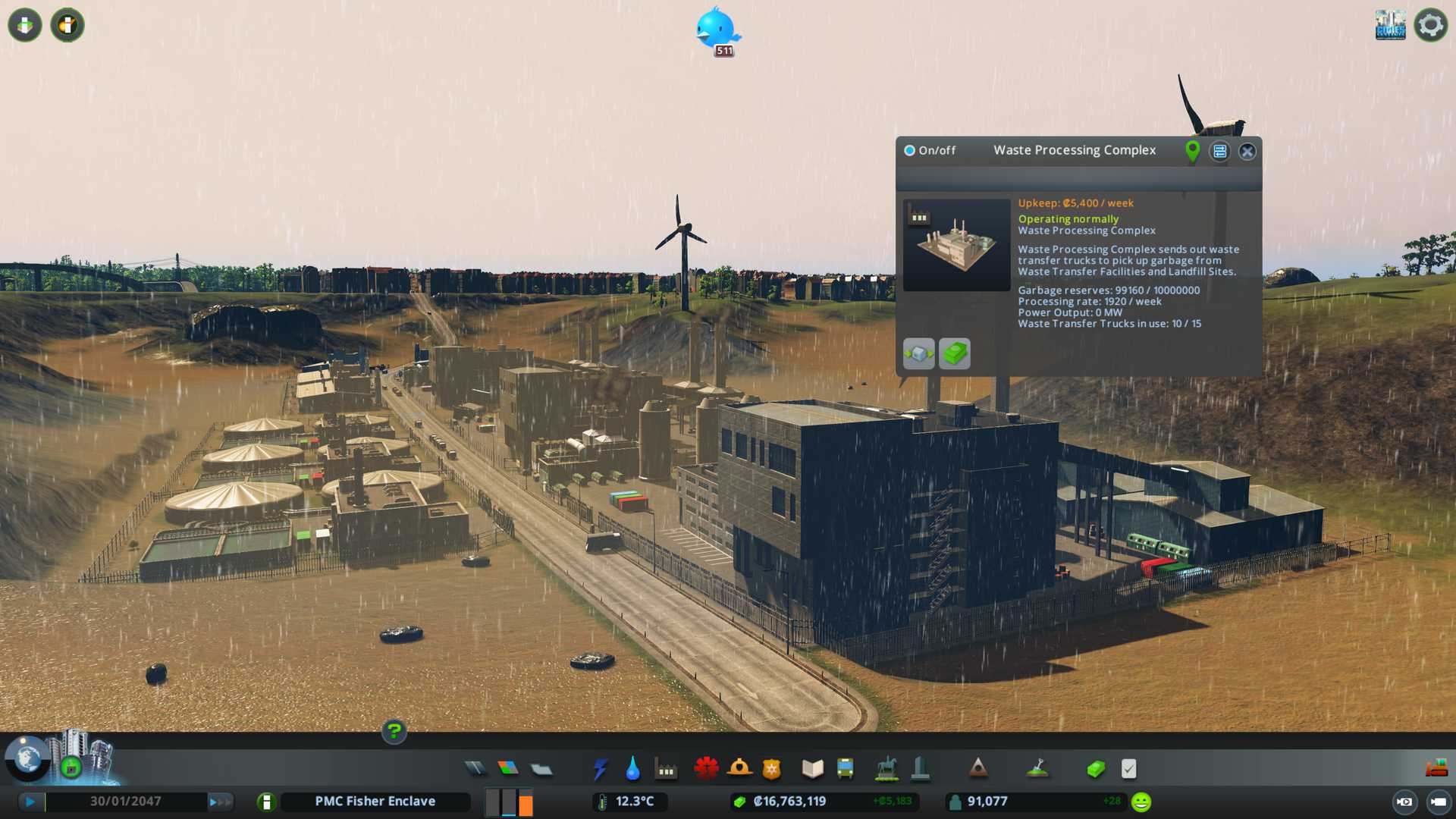The width and height of the screenshot is (1456, 819).
Task: Open the Healthcare red cross menu
Action: [x=706, y=769]
